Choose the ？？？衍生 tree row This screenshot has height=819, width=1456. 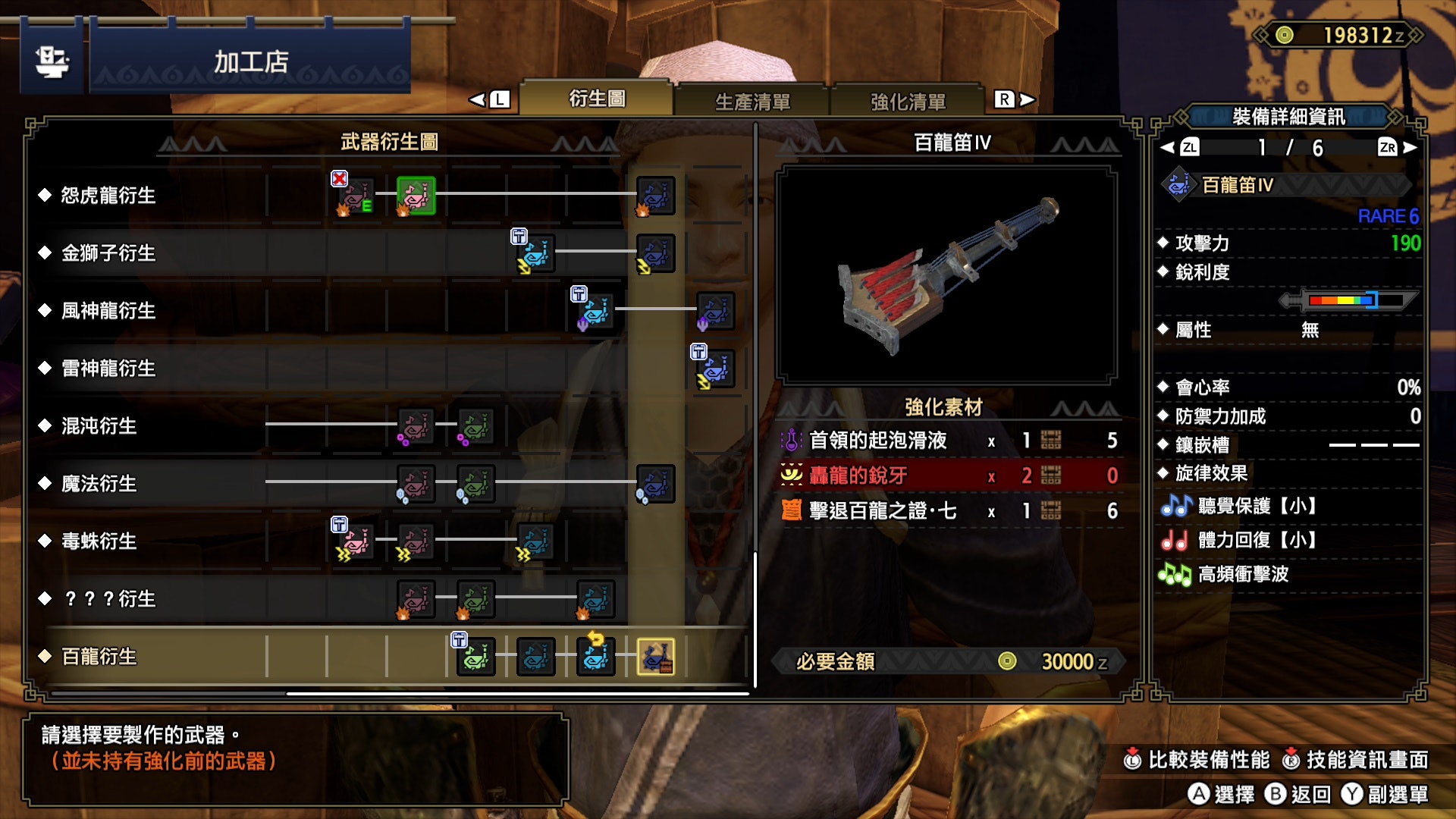109,599
